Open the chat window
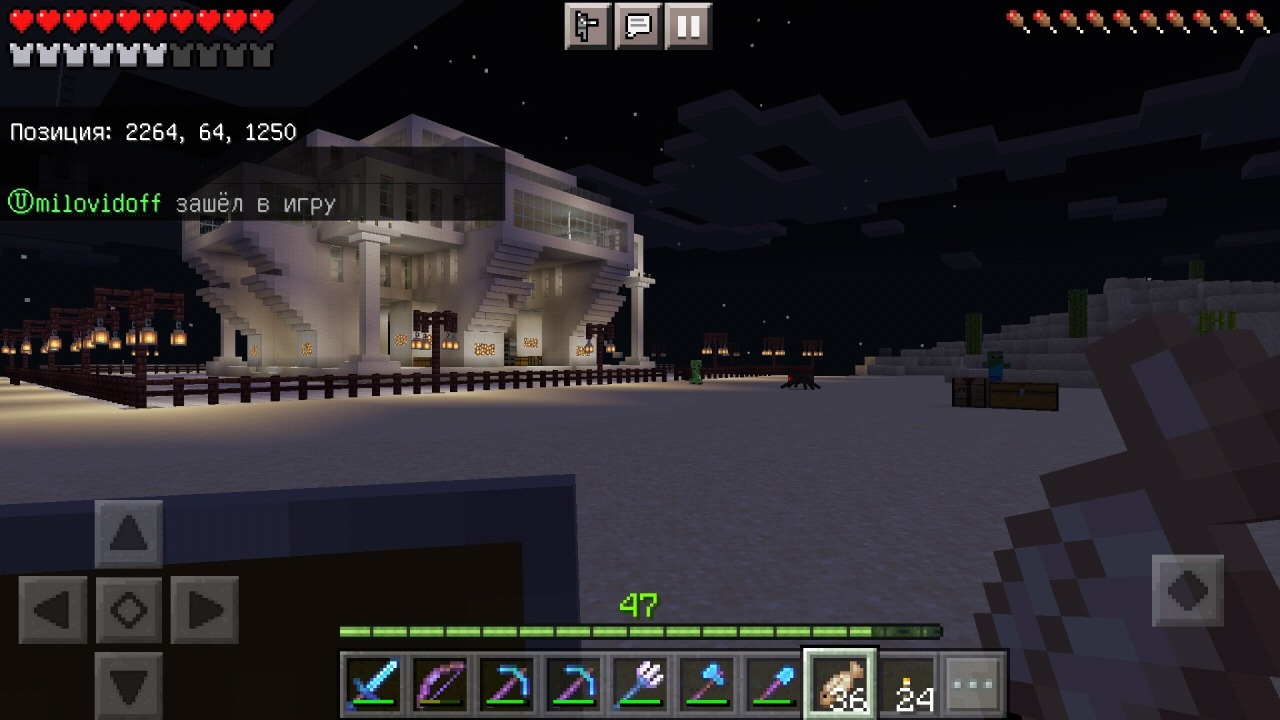 tap(638, 26)
